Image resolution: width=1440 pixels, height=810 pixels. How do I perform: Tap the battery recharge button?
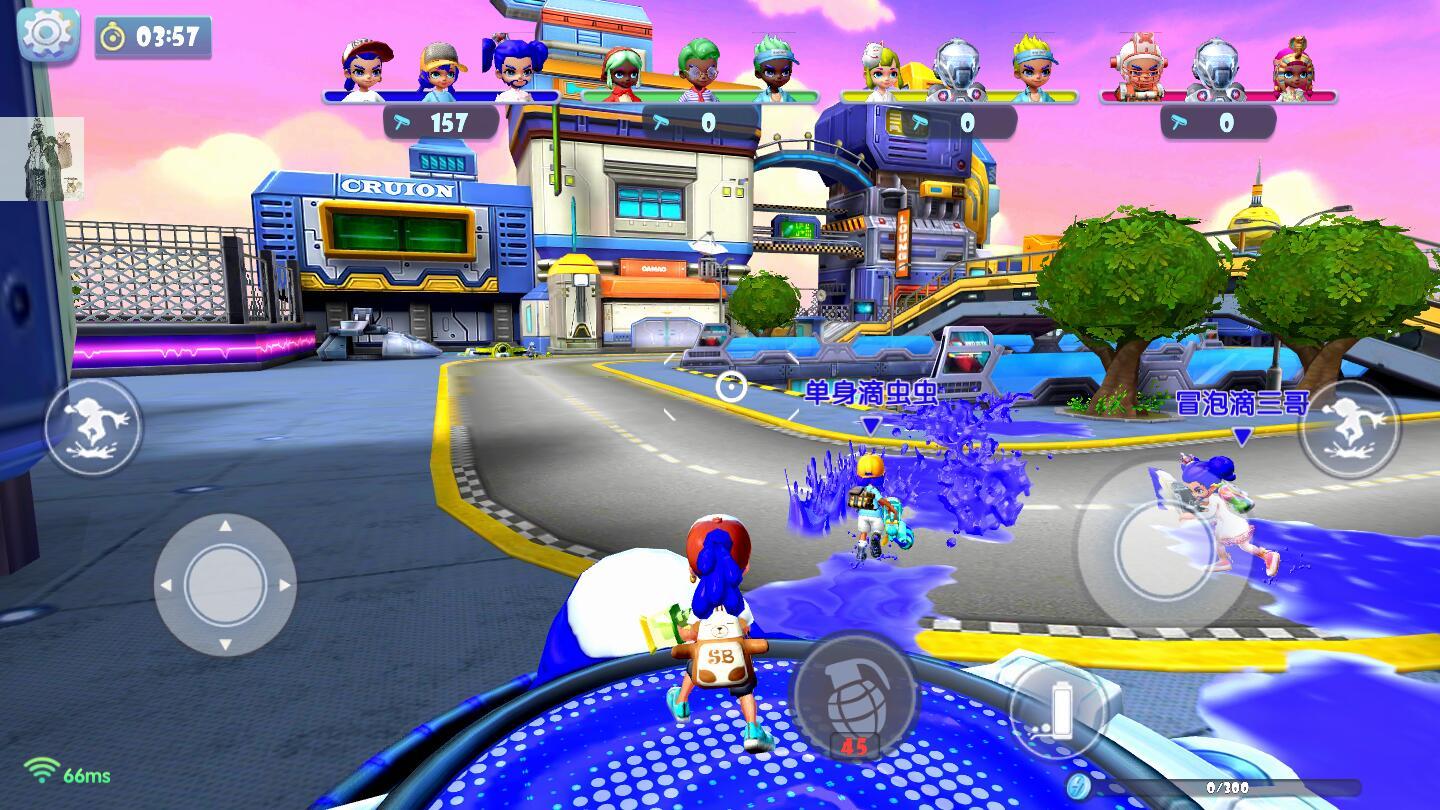1057,709
